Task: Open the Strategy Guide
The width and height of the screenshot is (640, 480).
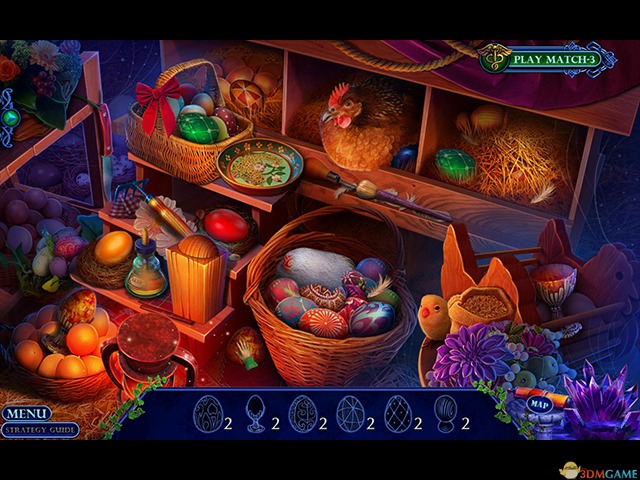Action: coord(39,430)
